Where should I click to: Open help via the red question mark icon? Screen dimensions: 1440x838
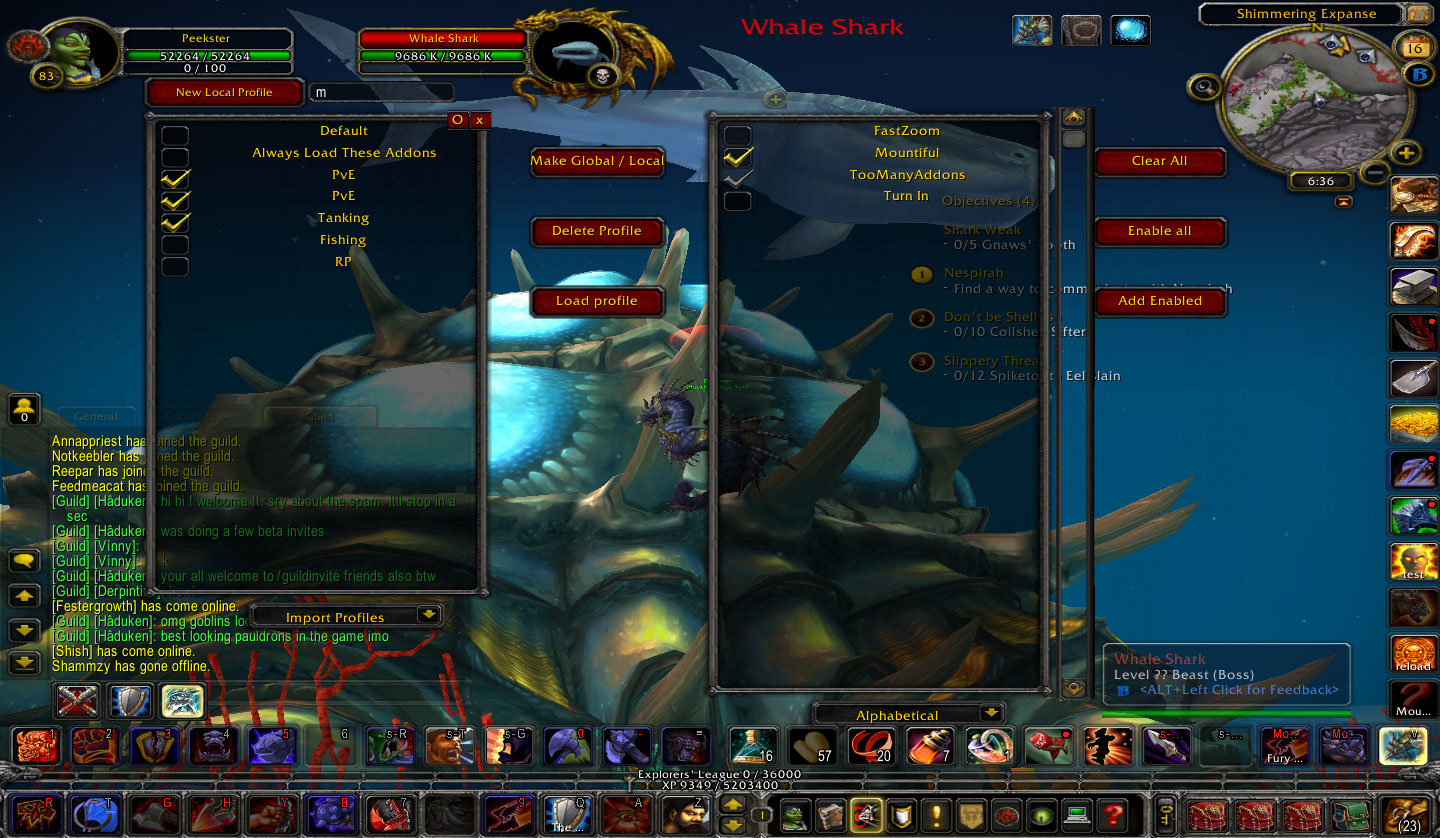[1116, 815]
